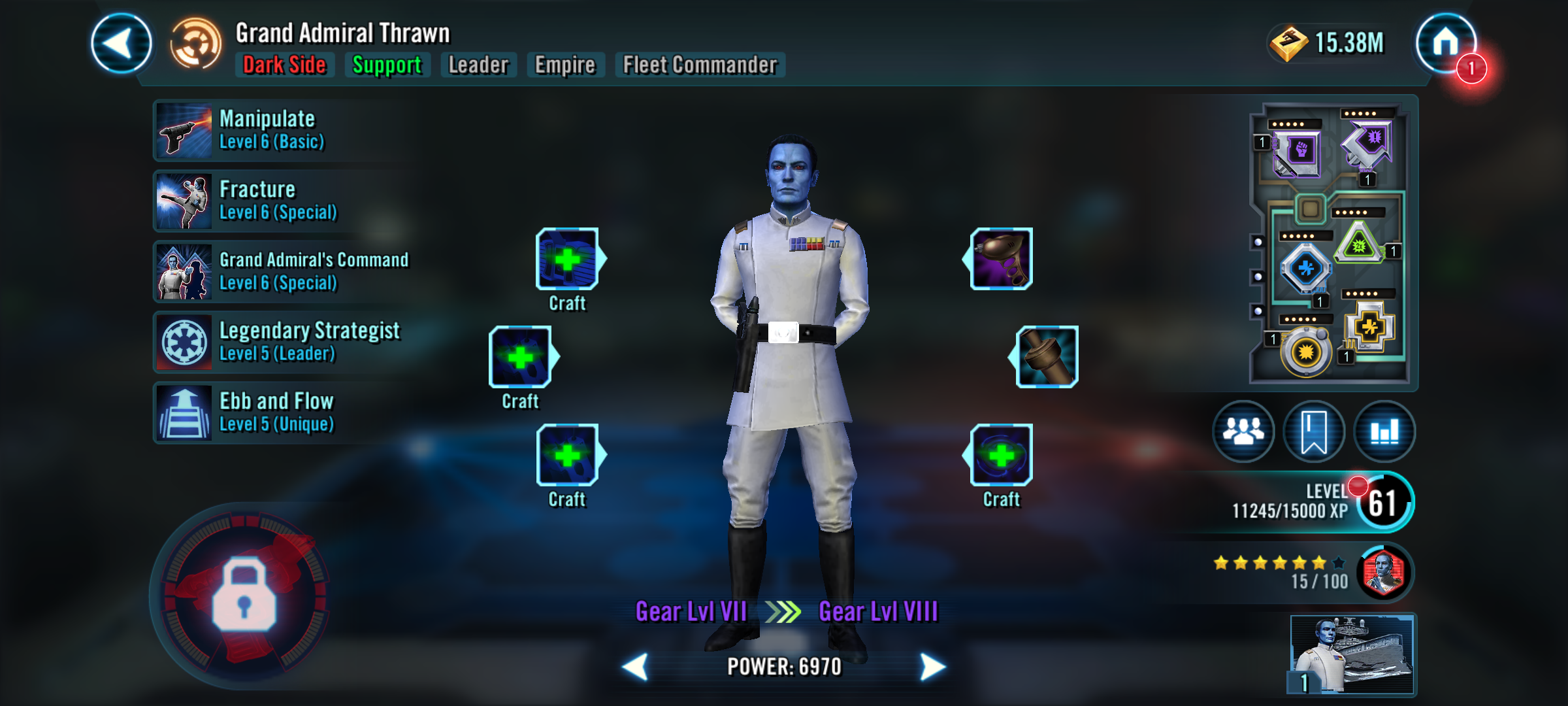This screenshot has height=706, width=1568.
Task: View the Fracture special ability
Action: 184,201
